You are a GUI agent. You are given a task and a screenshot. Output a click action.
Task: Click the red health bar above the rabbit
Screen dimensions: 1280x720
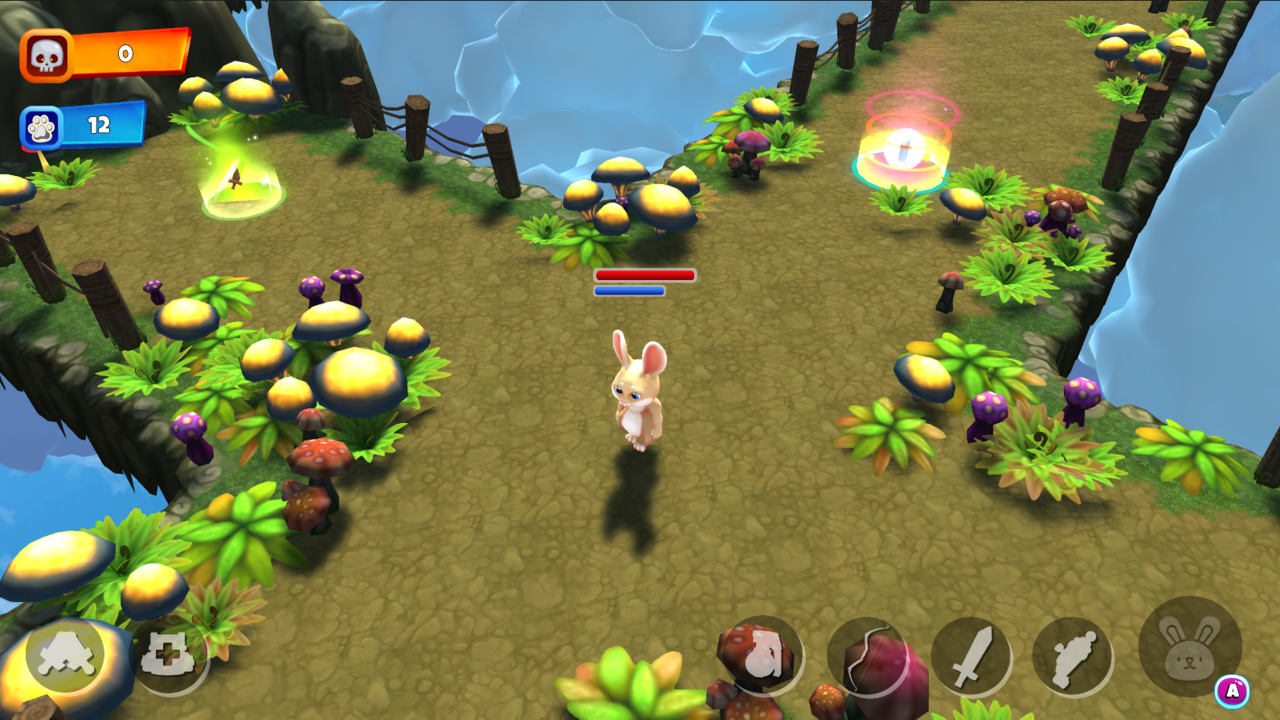pyautogui.click(x=646, y=276)
